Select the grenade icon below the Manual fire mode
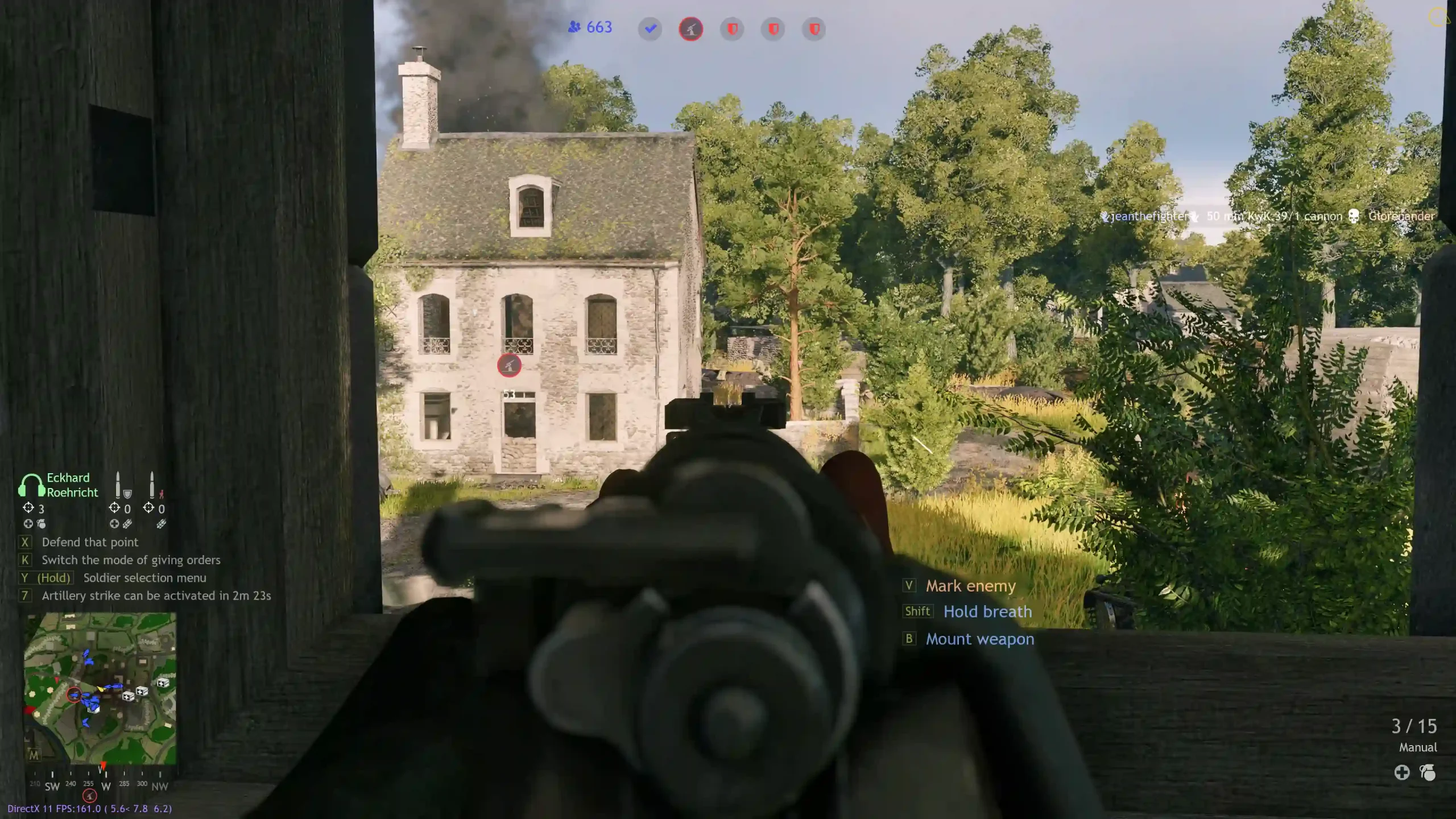This screenshot has width=1456, height=819. click(1428, 772)
